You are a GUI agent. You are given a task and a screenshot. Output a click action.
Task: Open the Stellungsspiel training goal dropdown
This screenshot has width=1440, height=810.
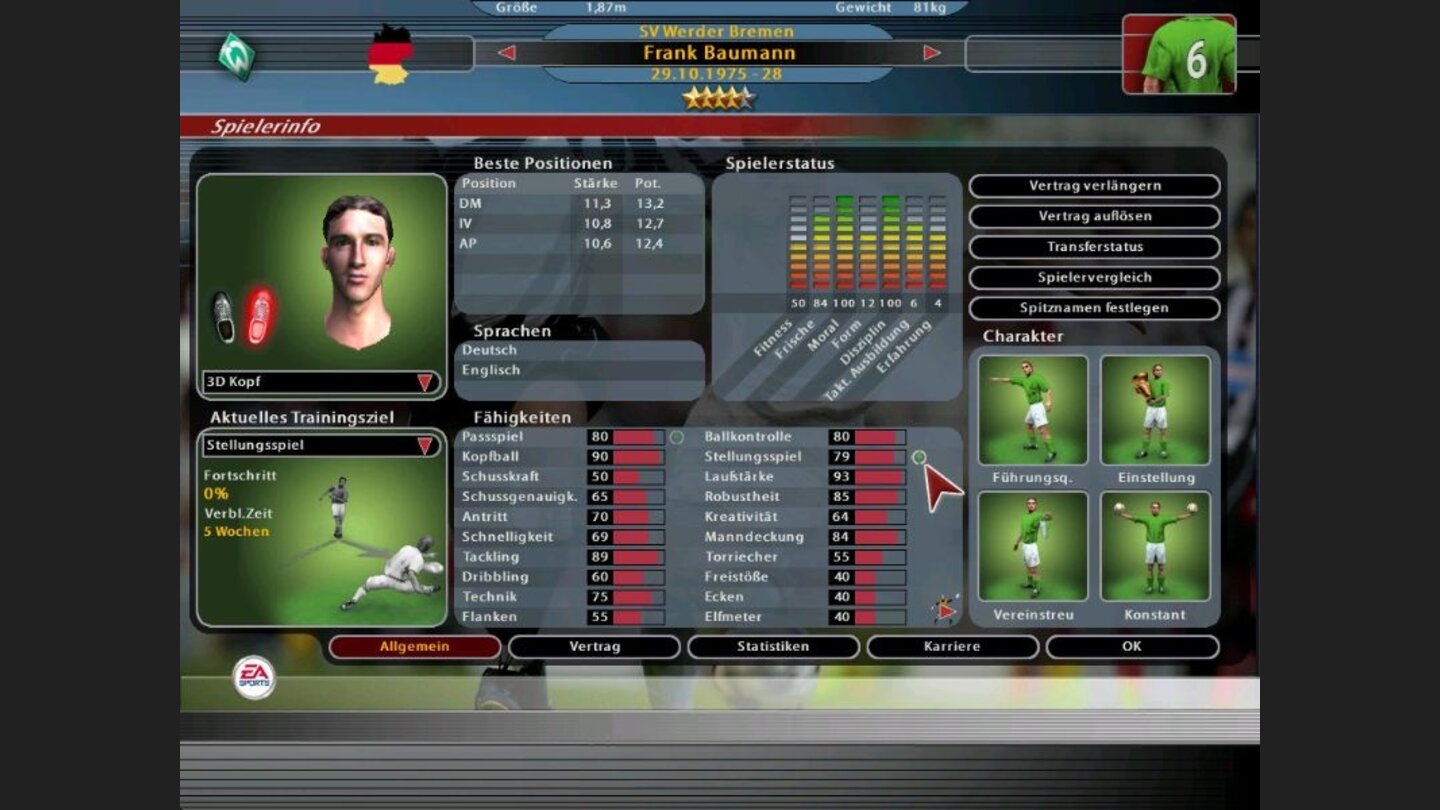click(320, 446)
